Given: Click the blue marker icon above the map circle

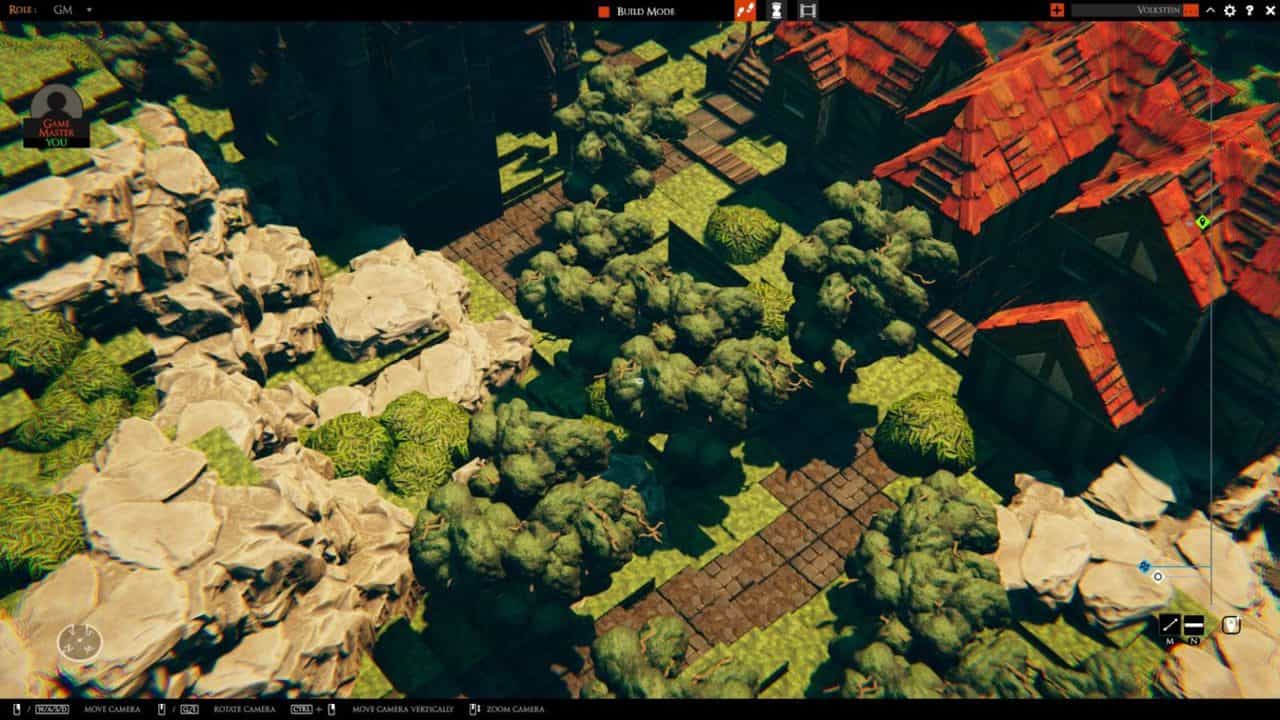Looking at the screenshot, I should pos(1144,565).
